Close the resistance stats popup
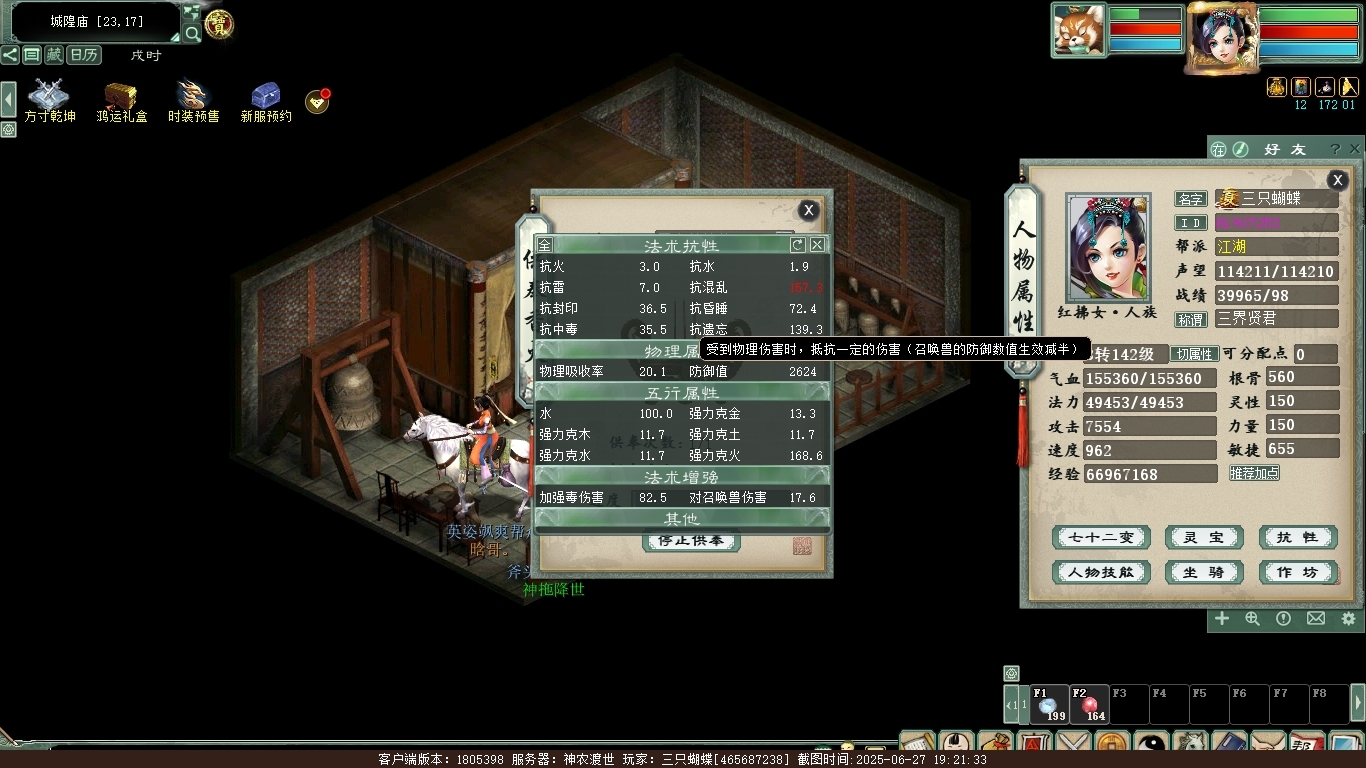Viewport: 1366px width, 768px height. tap(817, 245)
